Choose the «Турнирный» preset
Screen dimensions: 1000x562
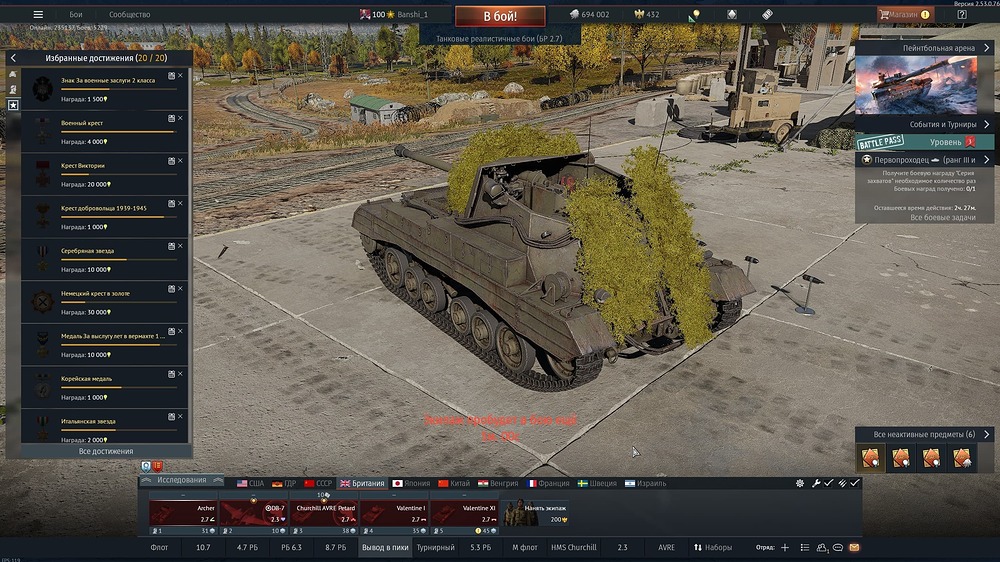pyautogui.click(x=435, y=548)
